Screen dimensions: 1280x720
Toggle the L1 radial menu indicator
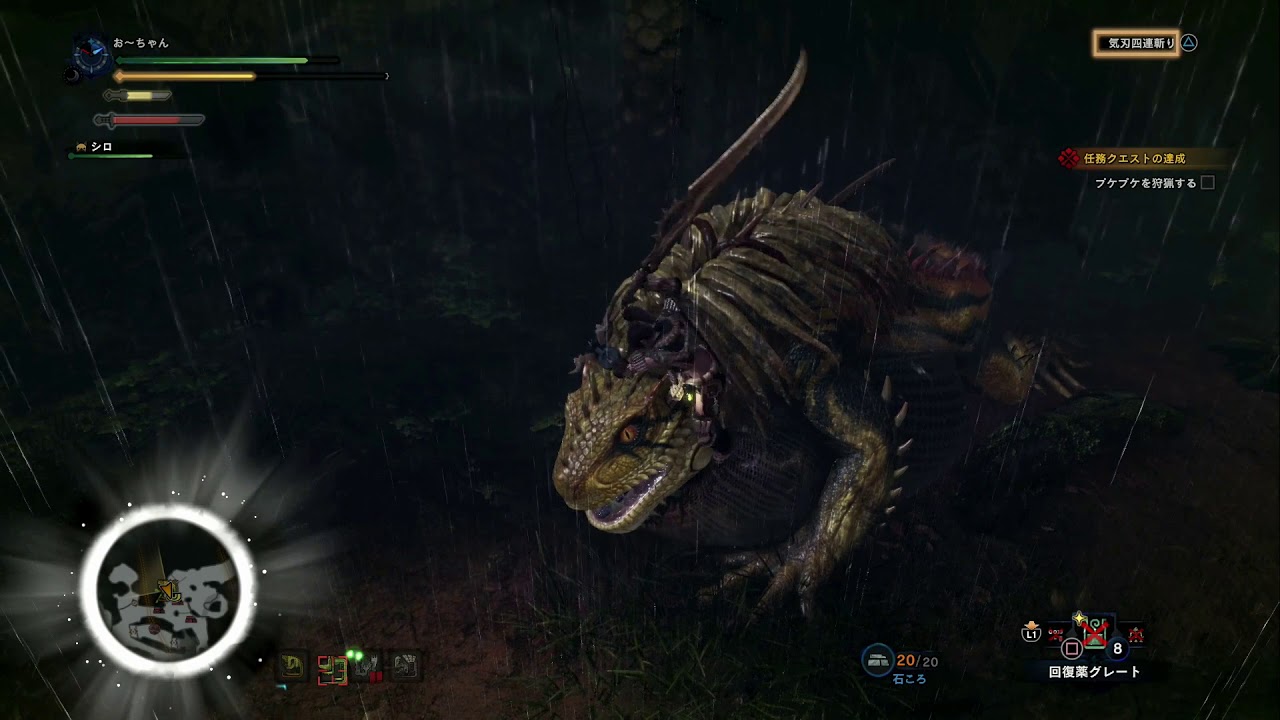pyautogui.click(x=1032, y=633)
